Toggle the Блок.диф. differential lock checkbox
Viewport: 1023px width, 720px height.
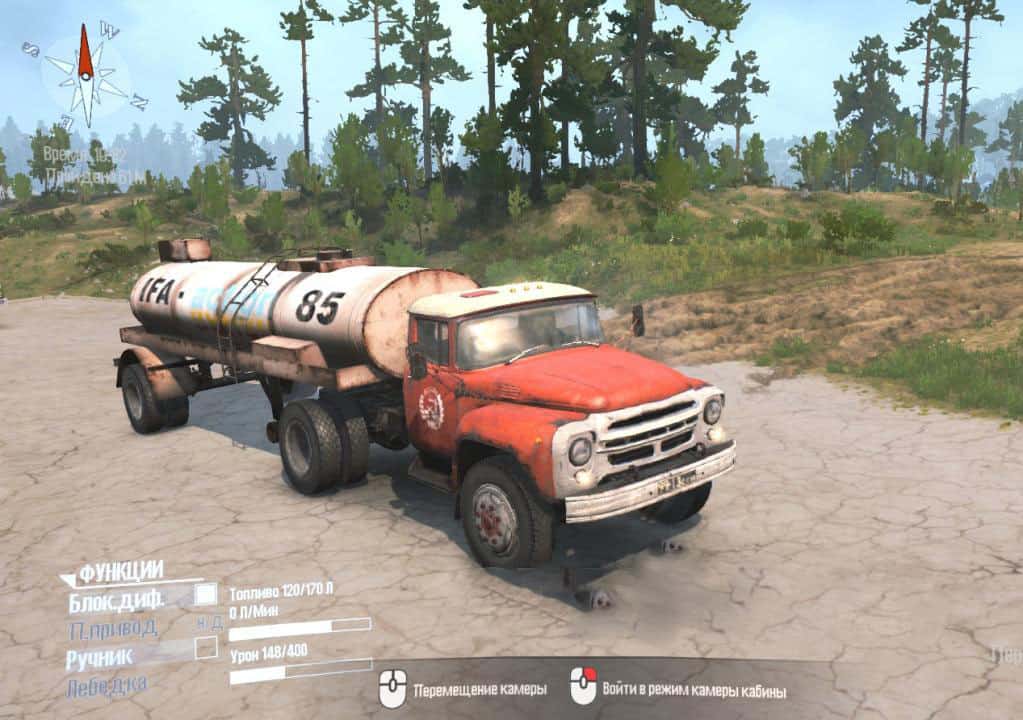(205, 595)
